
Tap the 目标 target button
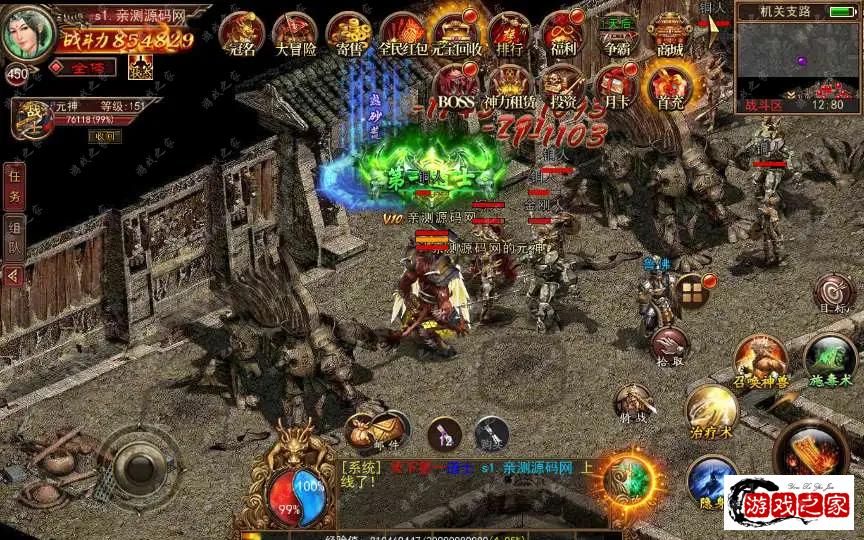(x=833, y=293)
